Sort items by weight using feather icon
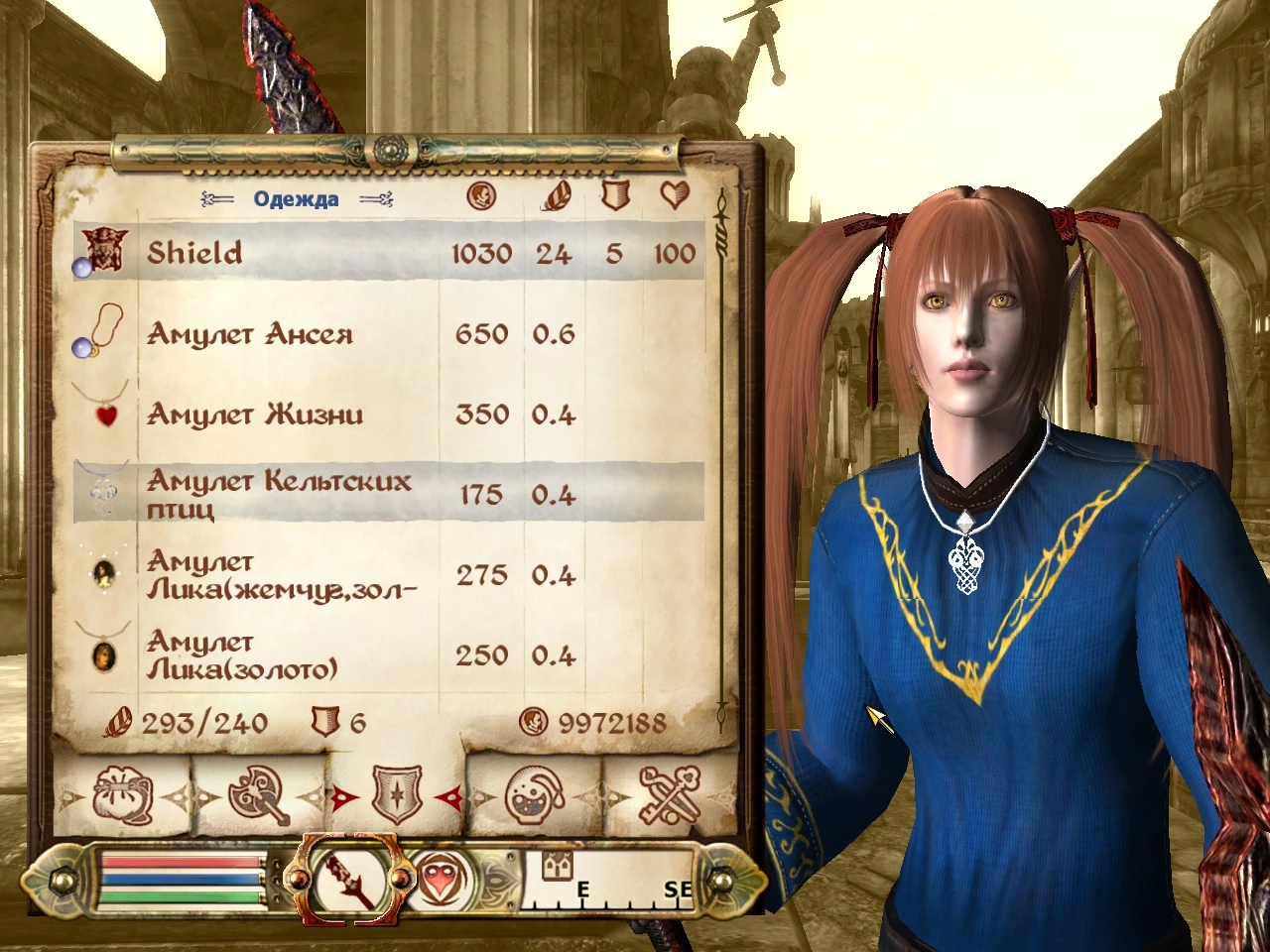This screenshot has height=952, width=1270. (554, 197)
